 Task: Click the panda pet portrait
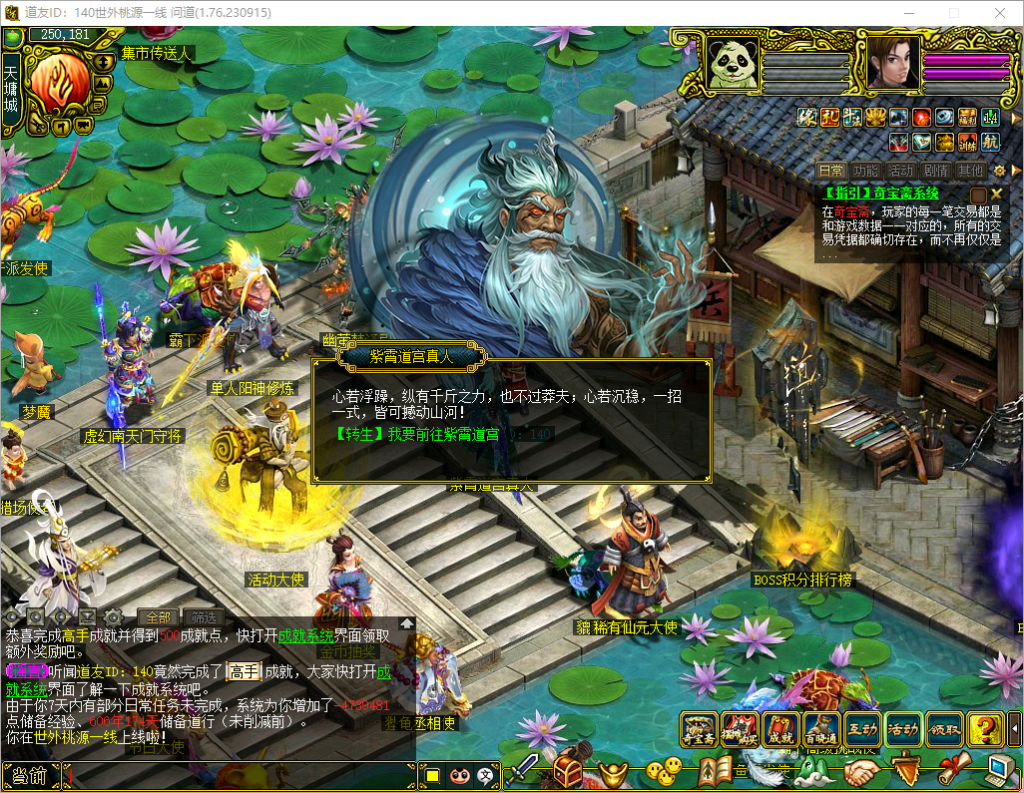732,63
